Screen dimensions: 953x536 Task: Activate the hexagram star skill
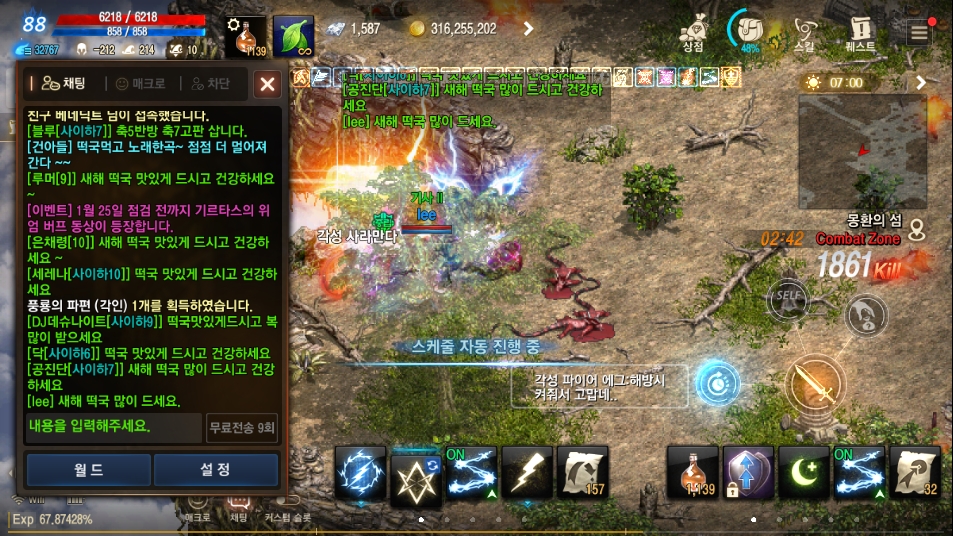[x=415, y=472]
